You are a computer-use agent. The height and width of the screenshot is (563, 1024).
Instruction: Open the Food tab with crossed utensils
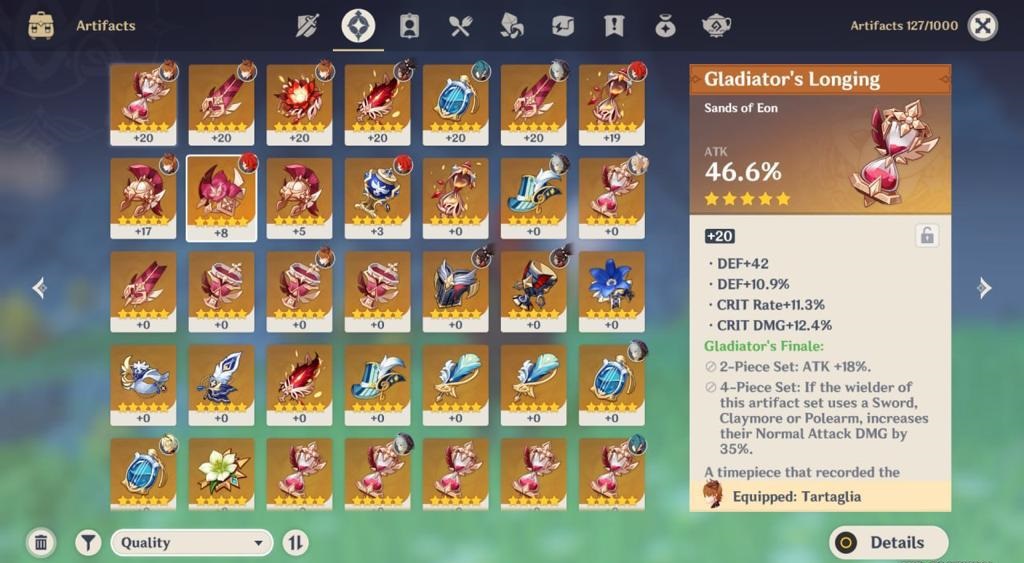(x=460, y=26)
